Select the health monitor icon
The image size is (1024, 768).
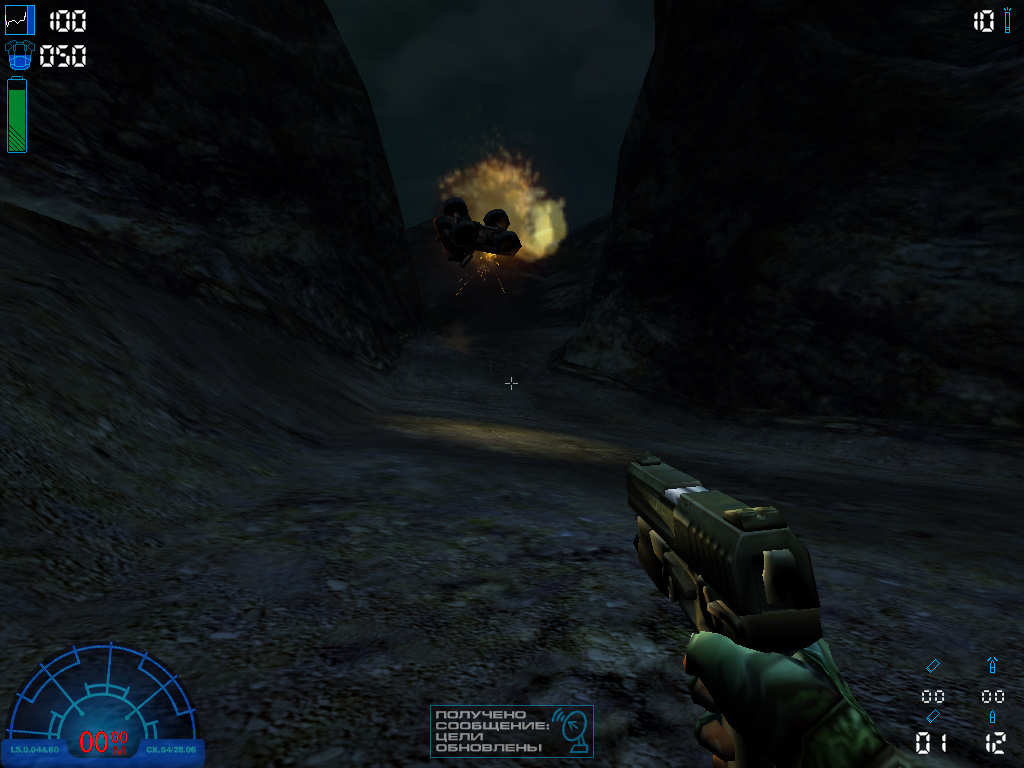point(19,20)
